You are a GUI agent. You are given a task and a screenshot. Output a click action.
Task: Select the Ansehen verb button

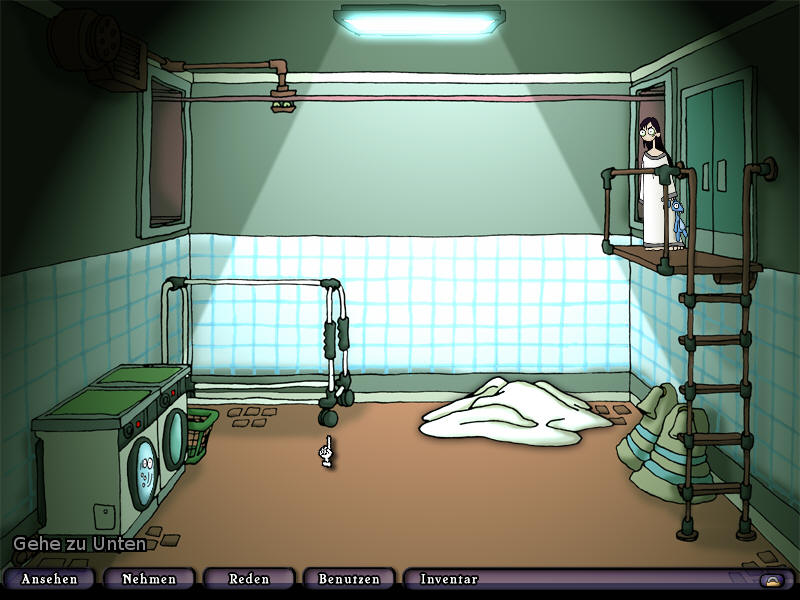48,579
